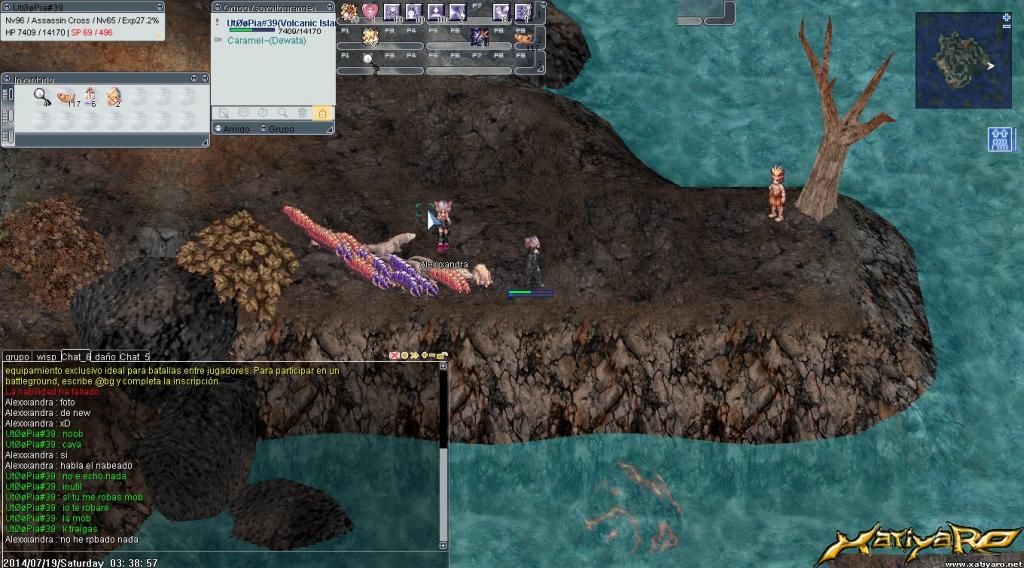Switch to the daño chat tab

(x=105, y=356)
